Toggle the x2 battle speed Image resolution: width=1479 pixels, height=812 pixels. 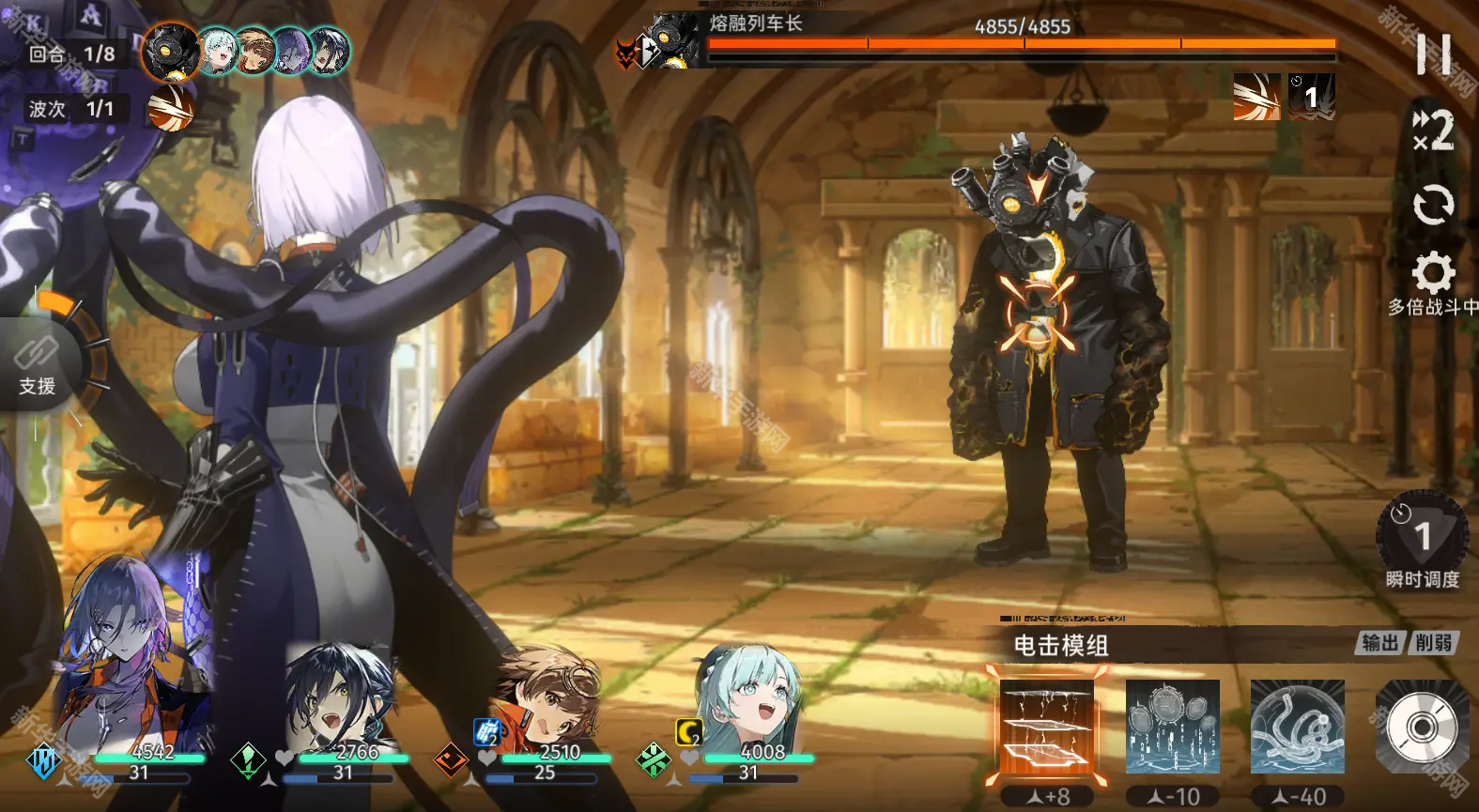(1433, 130)
